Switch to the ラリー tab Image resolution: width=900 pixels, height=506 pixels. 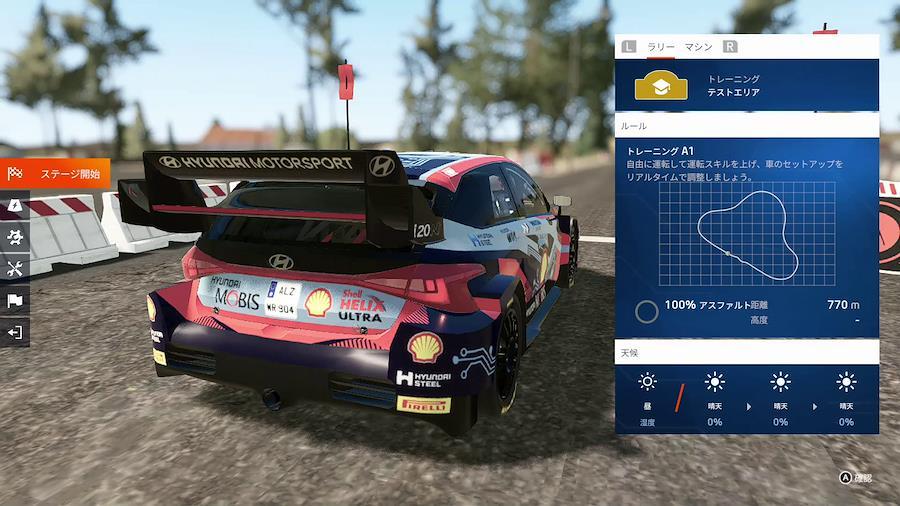(x=661, y=46)
